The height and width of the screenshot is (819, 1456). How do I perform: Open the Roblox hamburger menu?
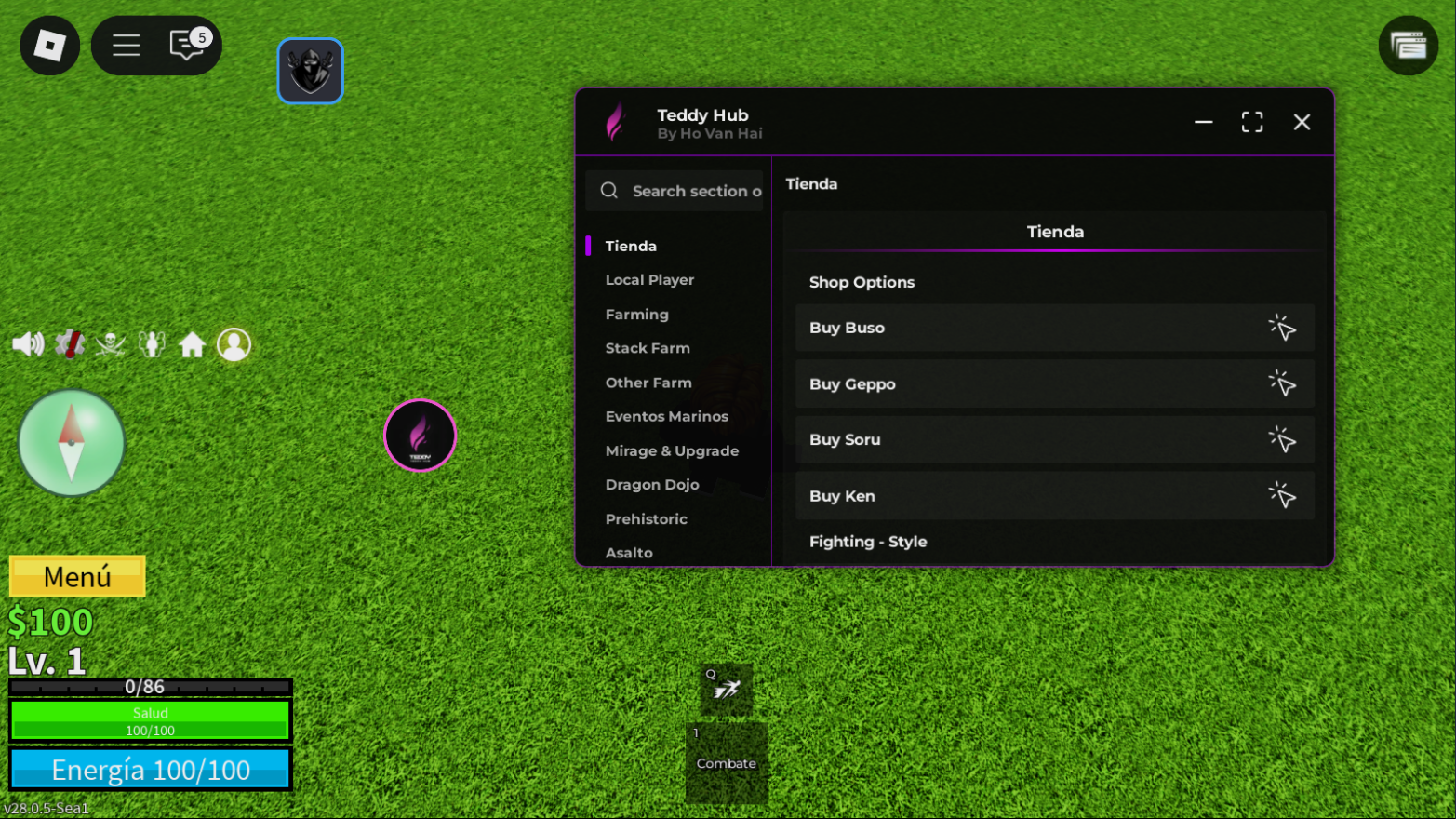pyautogui.click(x=127, y=45)
